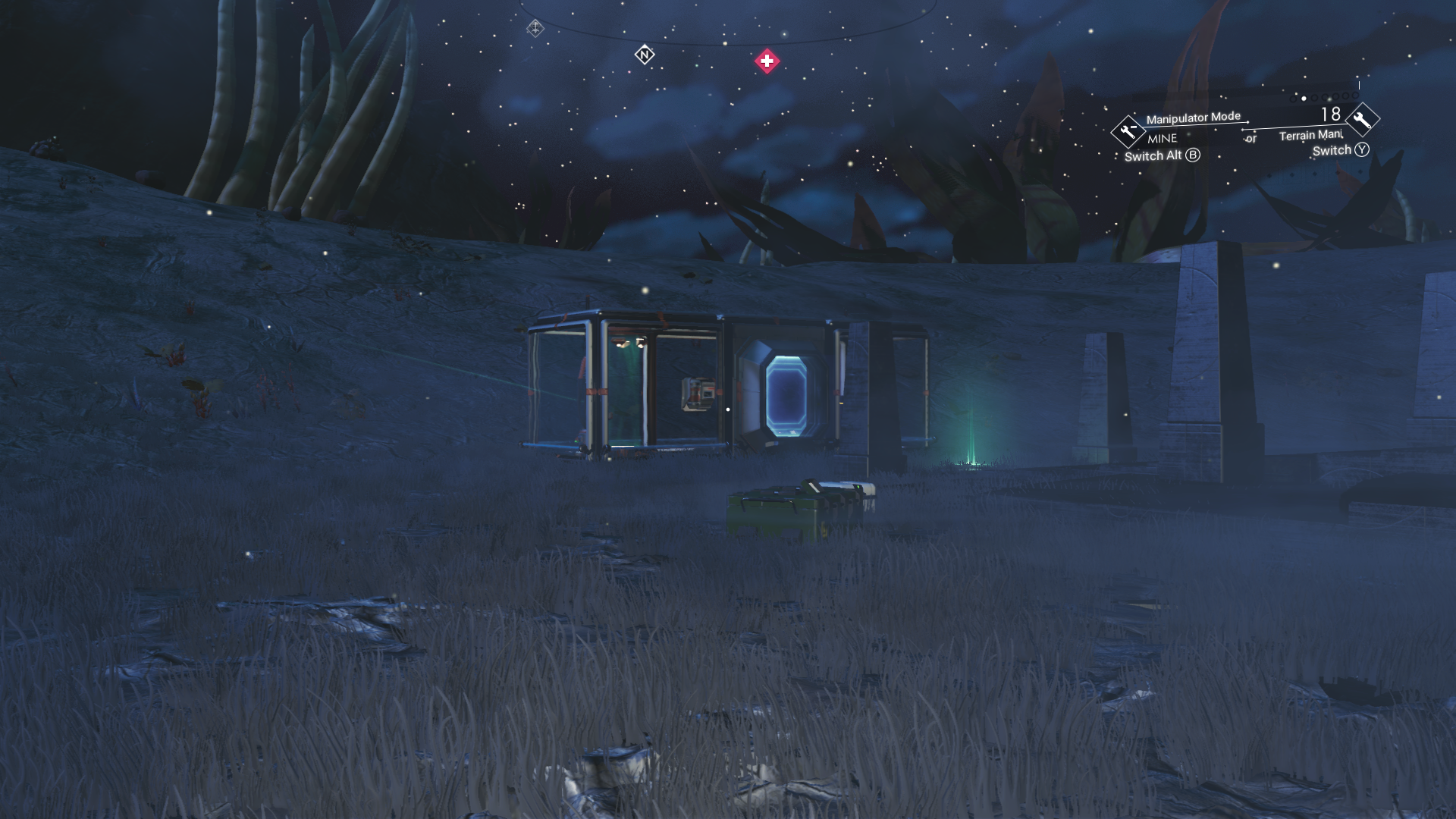Select the Mine tool wrench icon
Image resolution: width=1456 pixels, height=819 pixels.
1128,133
